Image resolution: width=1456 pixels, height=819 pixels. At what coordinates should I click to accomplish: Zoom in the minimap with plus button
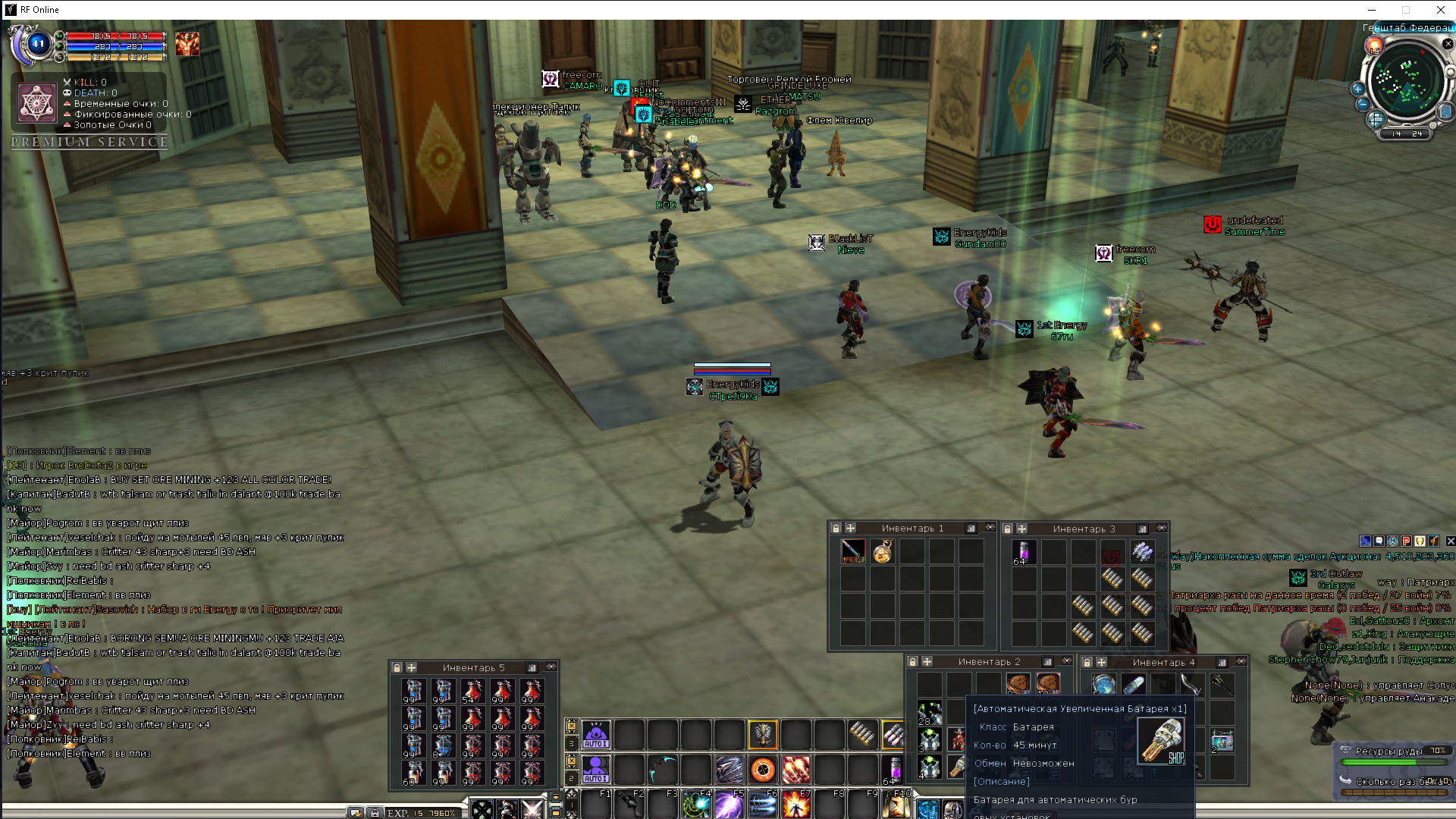(1357, 89)
